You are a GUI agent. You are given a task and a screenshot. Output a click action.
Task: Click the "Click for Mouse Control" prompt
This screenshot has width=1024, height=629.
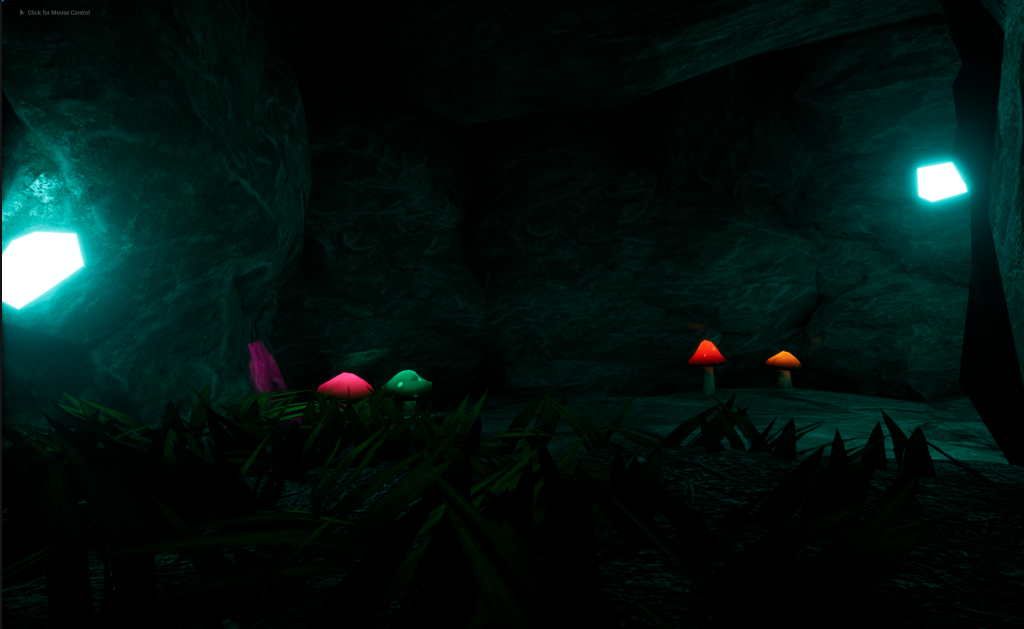pos(57,13)
